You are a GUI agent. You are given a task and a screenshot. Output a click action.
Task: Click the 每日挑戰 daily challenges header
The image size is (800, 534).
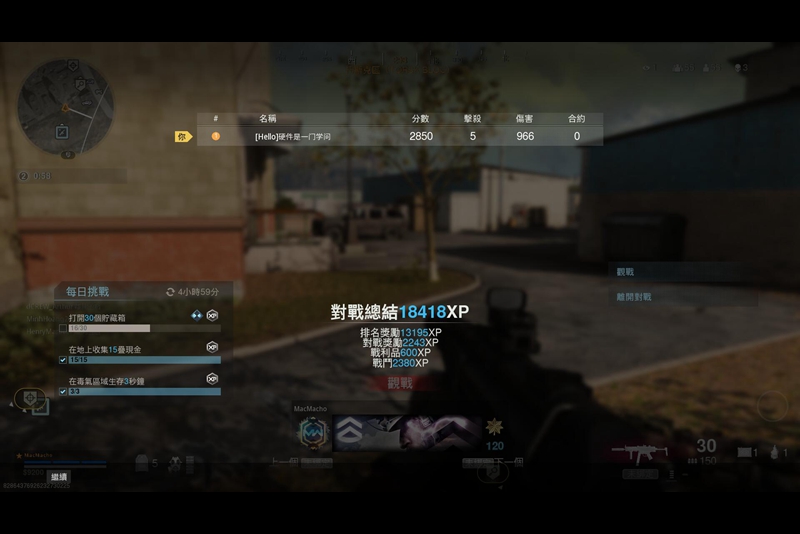tap(88, 292)
